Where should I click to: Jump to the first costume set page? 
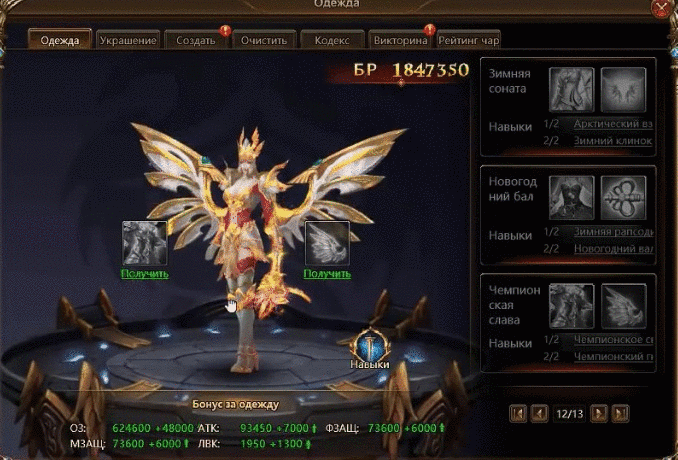click(x=518, y=412)
